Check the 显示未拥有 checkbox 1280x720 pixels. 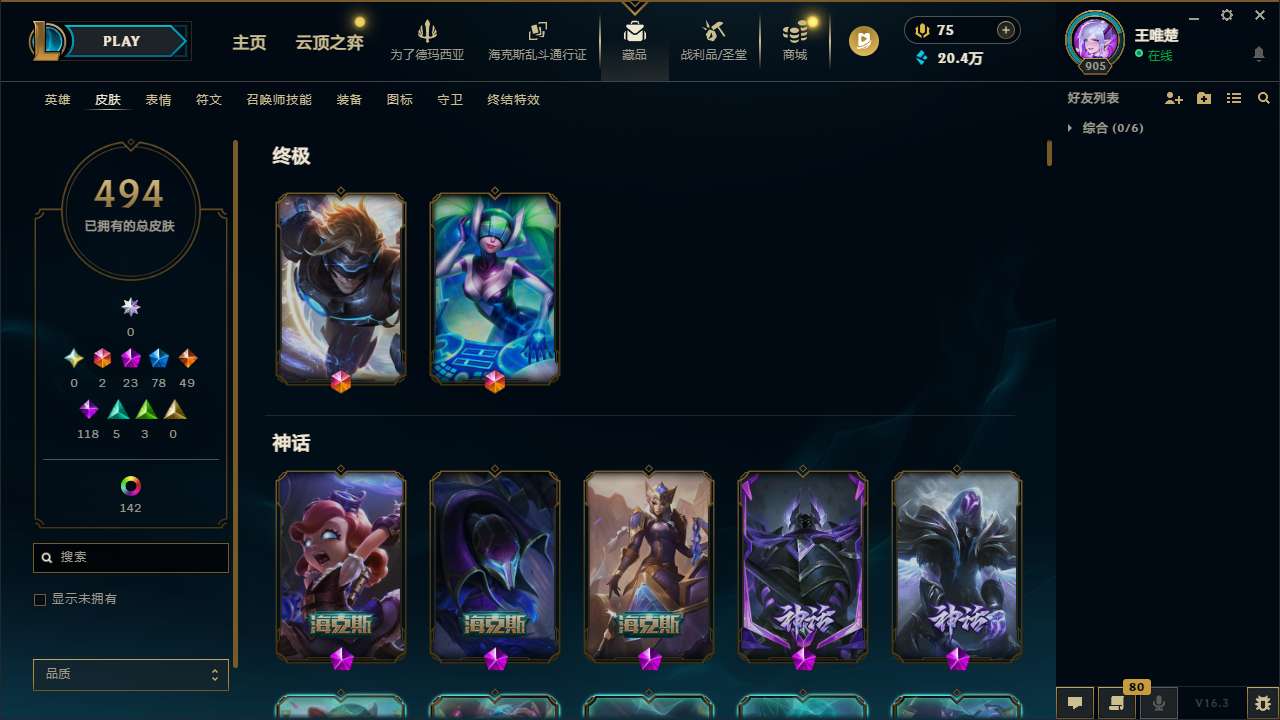pyautogui.click(x=40, y=599)
